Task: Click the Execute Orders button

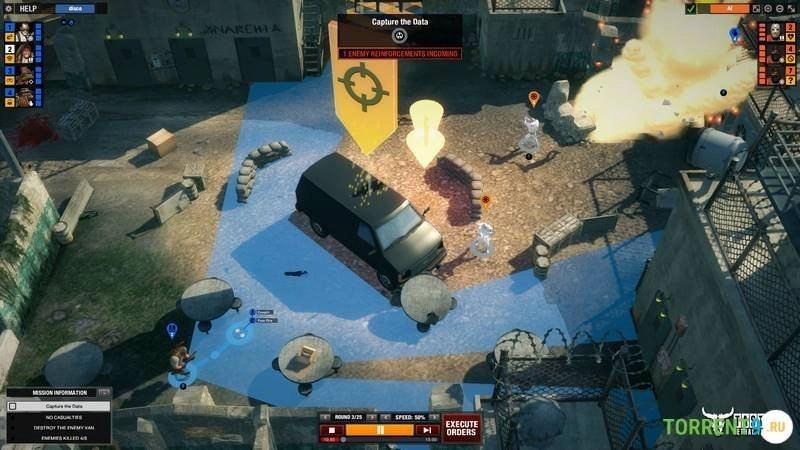Action: click(x=461, y=428)
